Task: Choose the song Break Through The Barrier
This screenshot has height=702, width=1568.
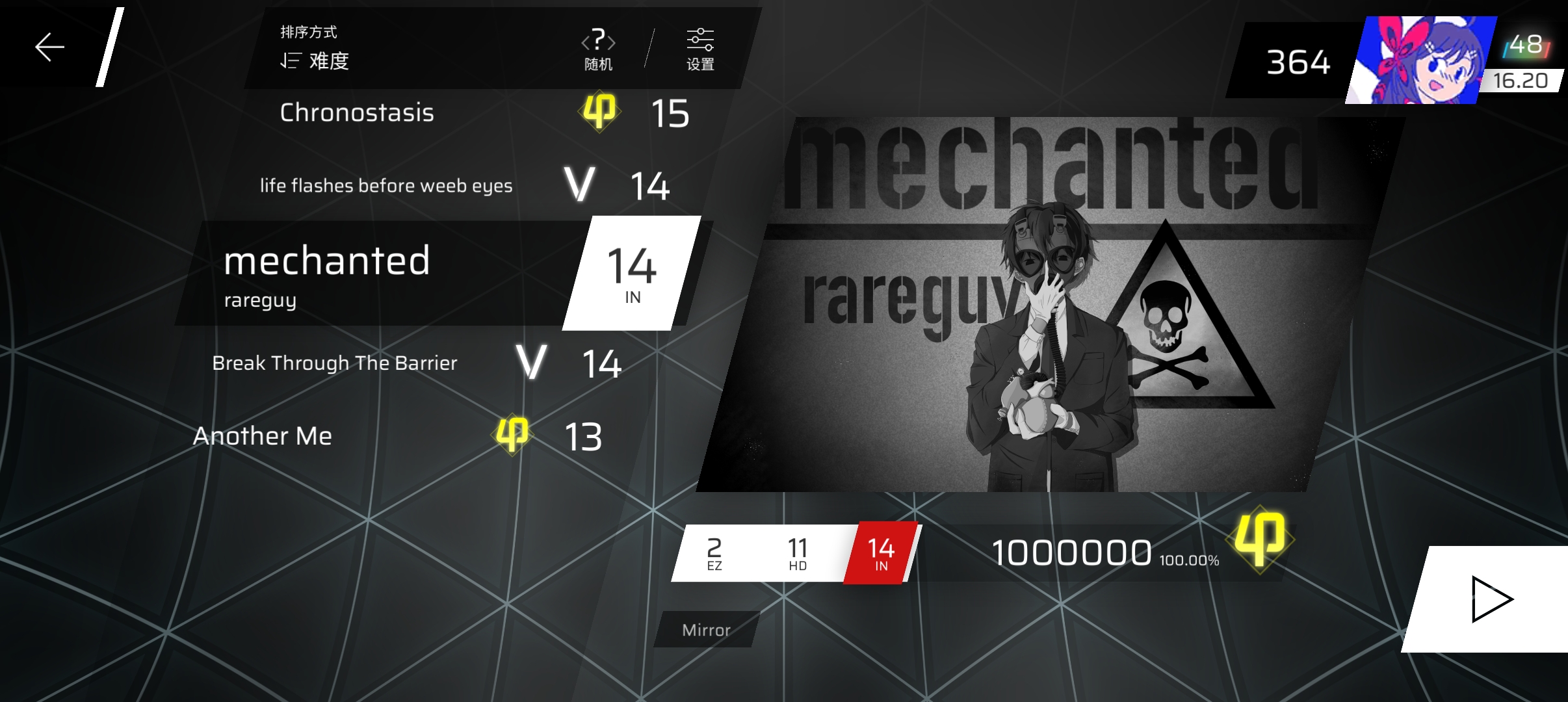Action: pyautogui.click(x=335, y=364)
